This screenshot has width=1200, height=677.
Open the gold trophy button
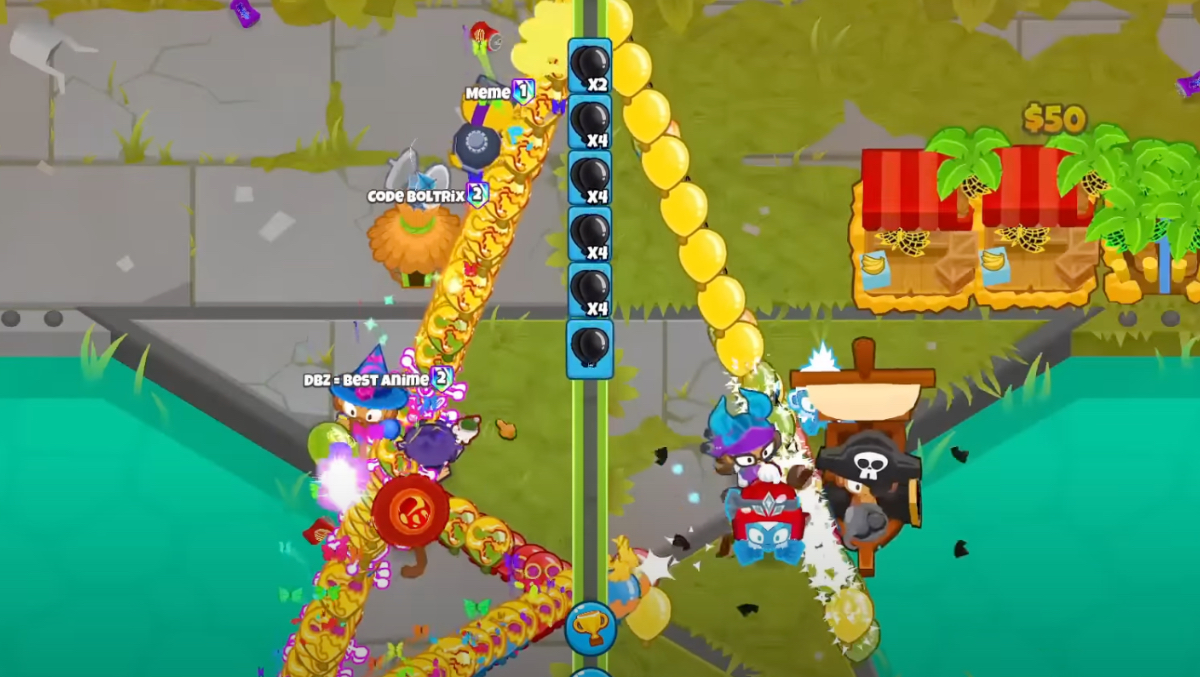click(589, 628)
